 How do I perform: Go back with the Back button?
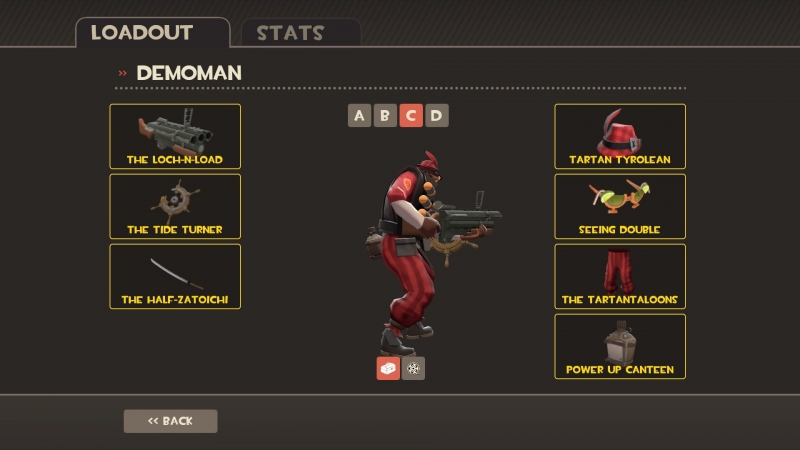point(170,421)
